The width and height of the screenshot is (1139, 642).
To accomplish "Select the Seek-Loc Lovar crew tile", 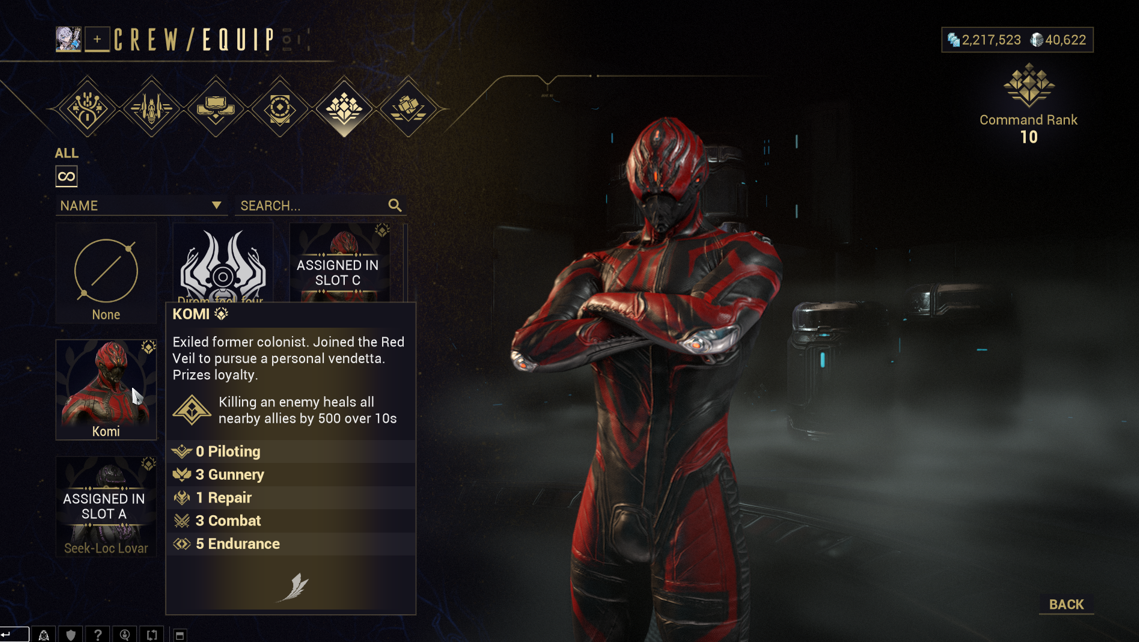I will tap(106, 506).
